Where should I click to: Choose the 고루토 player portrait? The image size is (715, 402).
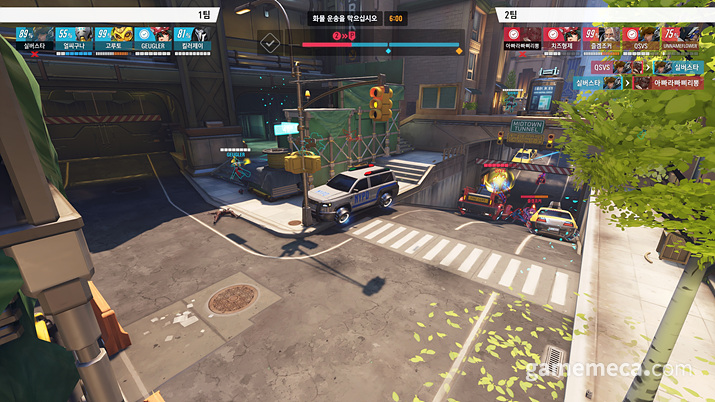coord(111,39)
